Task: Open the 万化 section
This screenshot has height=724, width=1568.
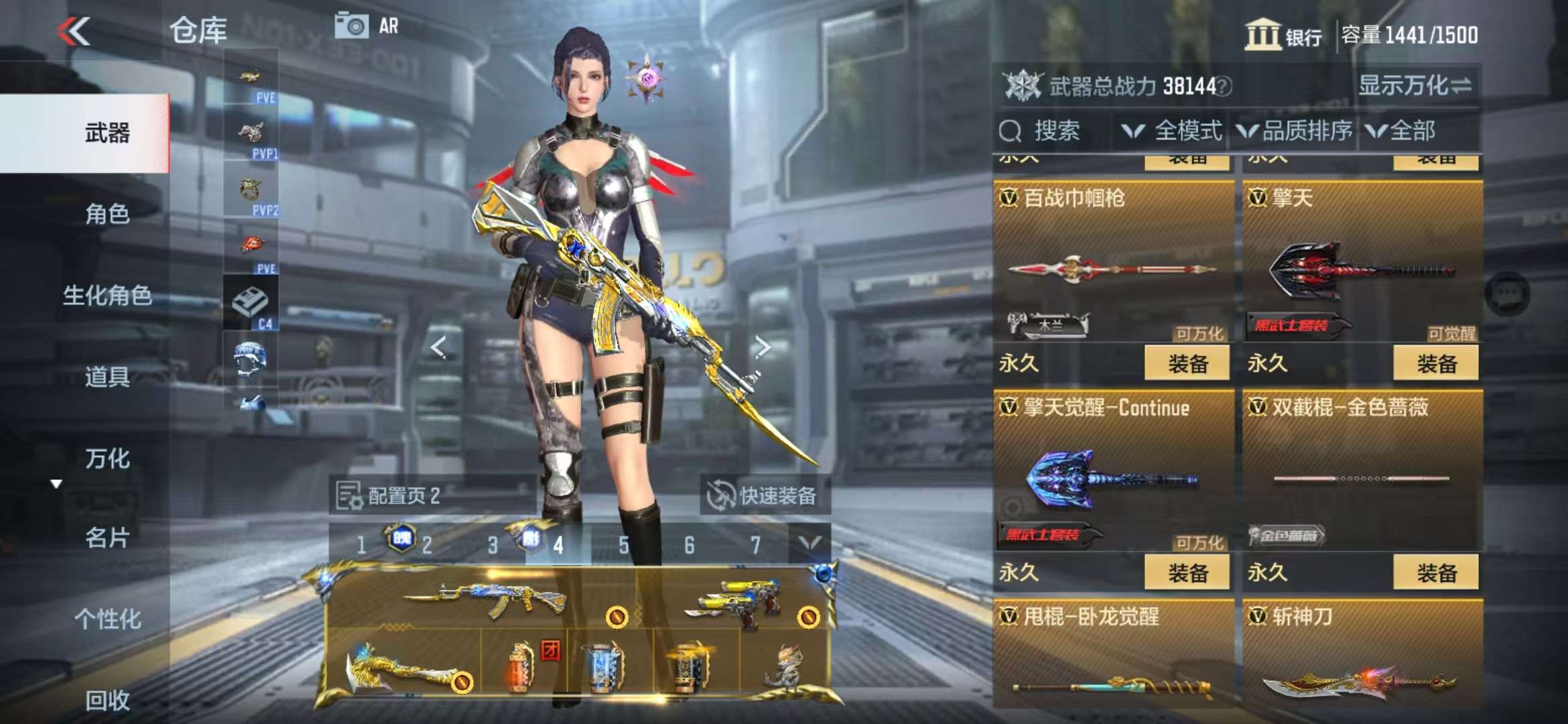Action: [x=107, y=459]
